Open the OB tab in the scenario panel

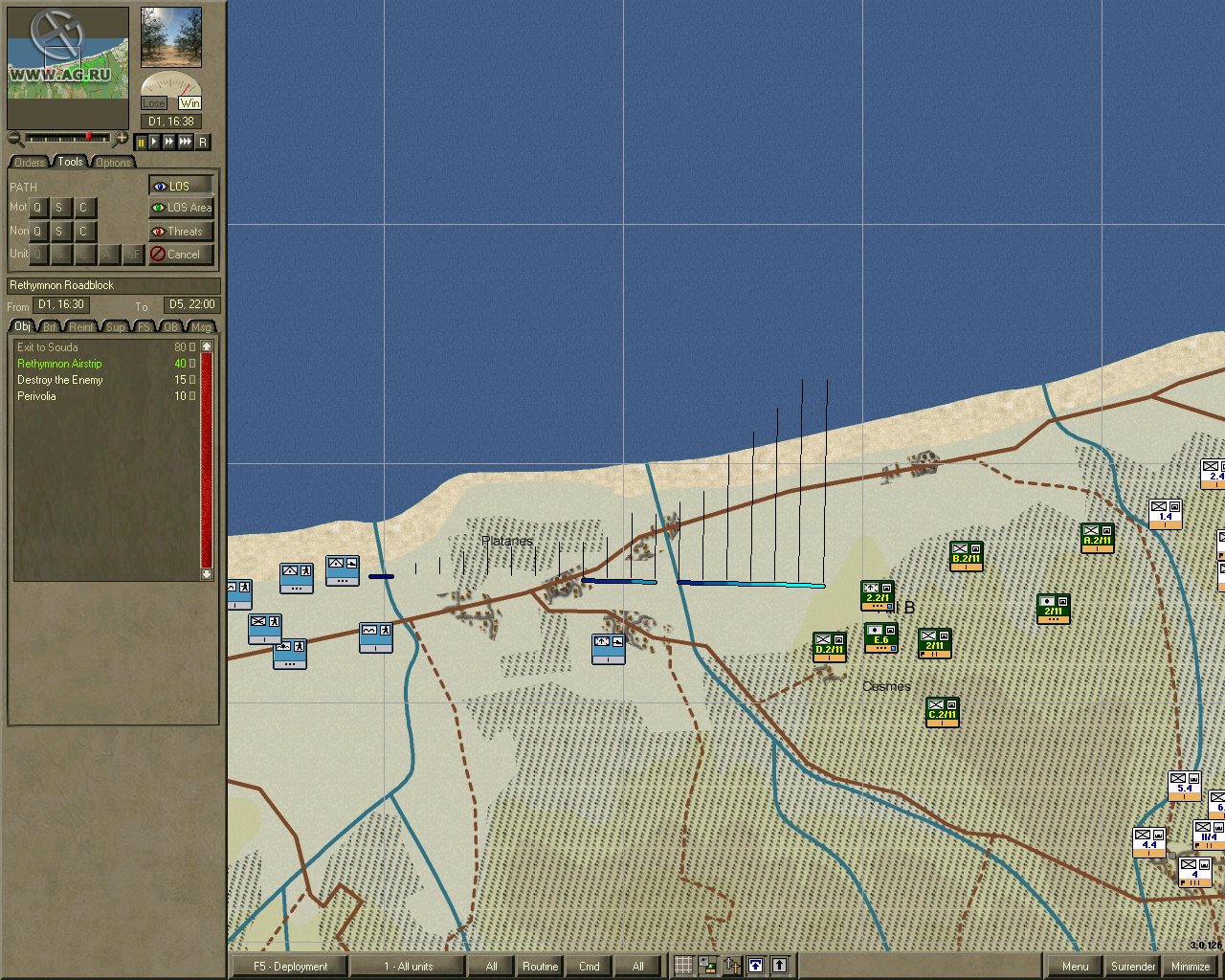(x=171, y=326)
